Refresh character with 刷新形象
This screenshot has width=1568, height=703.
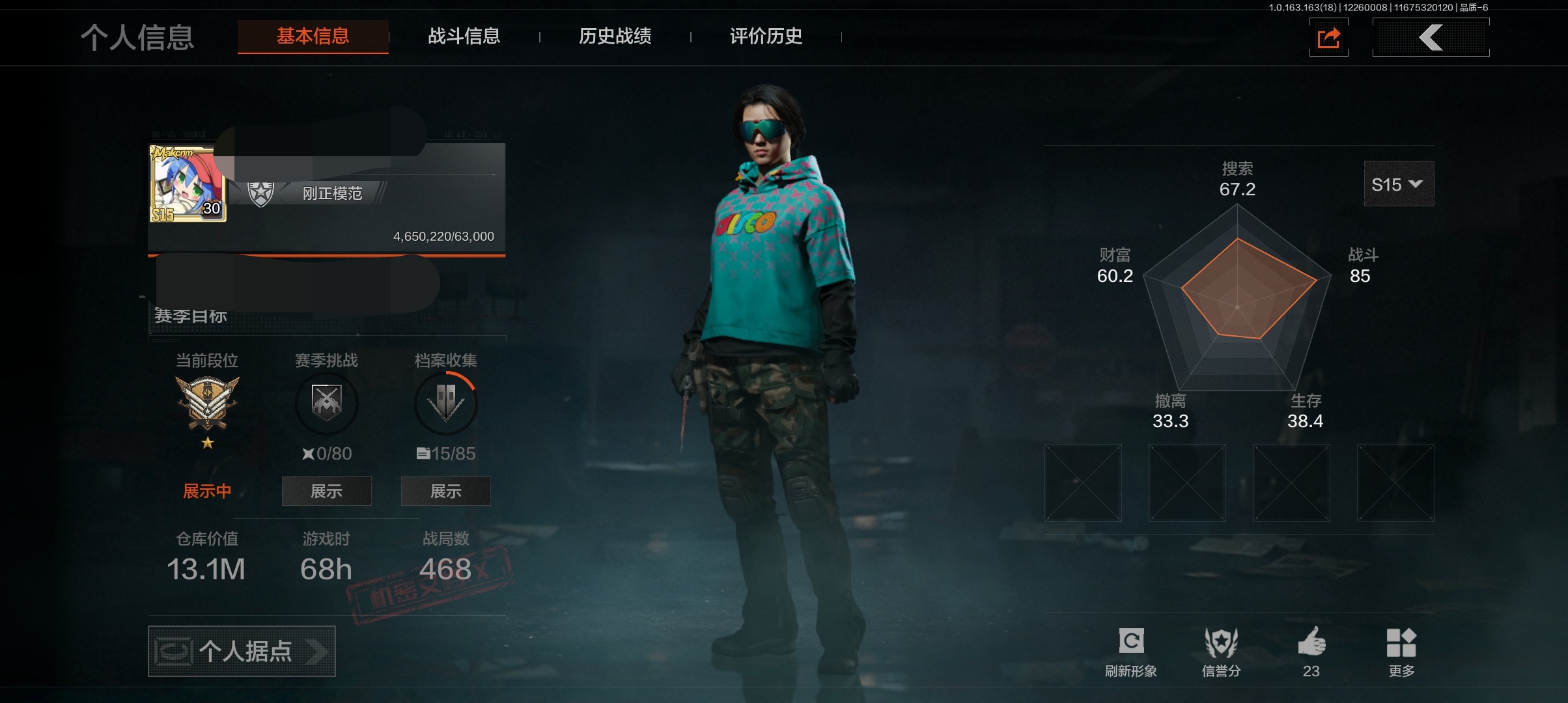coord(1131,652)
